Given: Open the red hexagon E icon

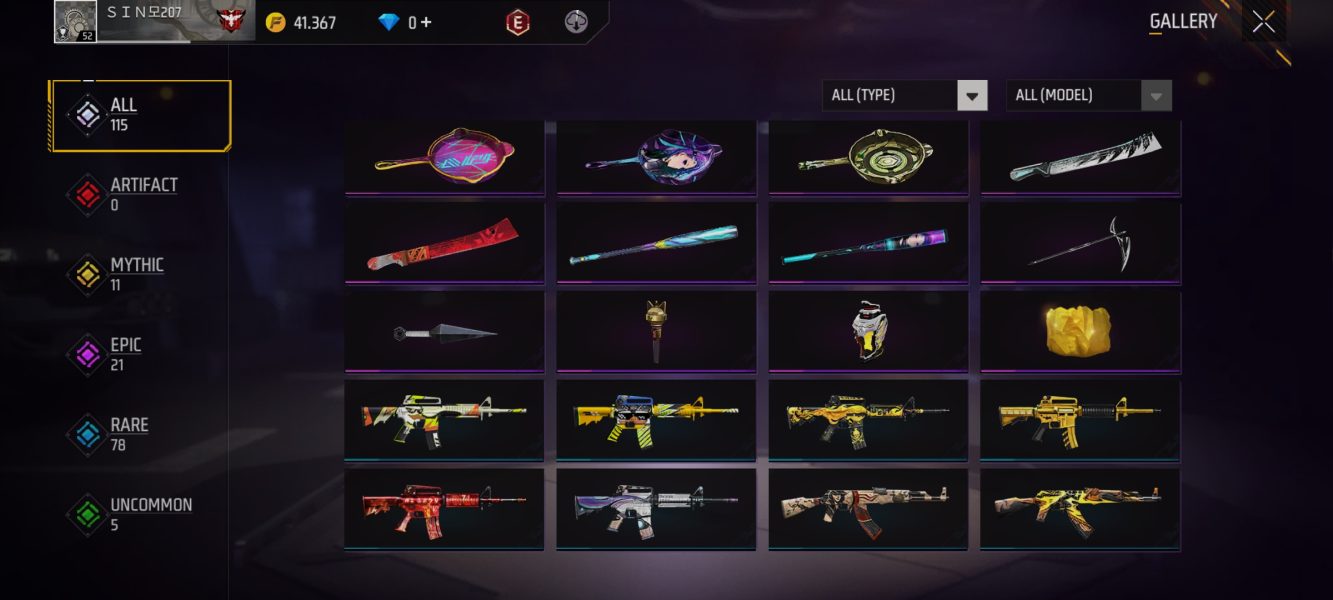Looking at the screenshot, I should [518, 22].
